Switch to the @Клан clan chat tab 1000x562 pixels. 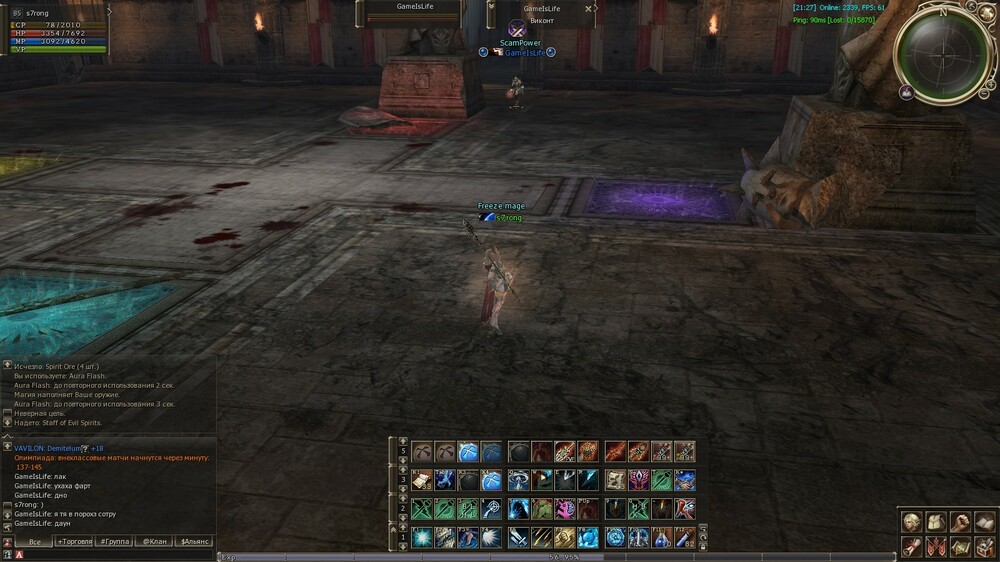pos(153,541)
